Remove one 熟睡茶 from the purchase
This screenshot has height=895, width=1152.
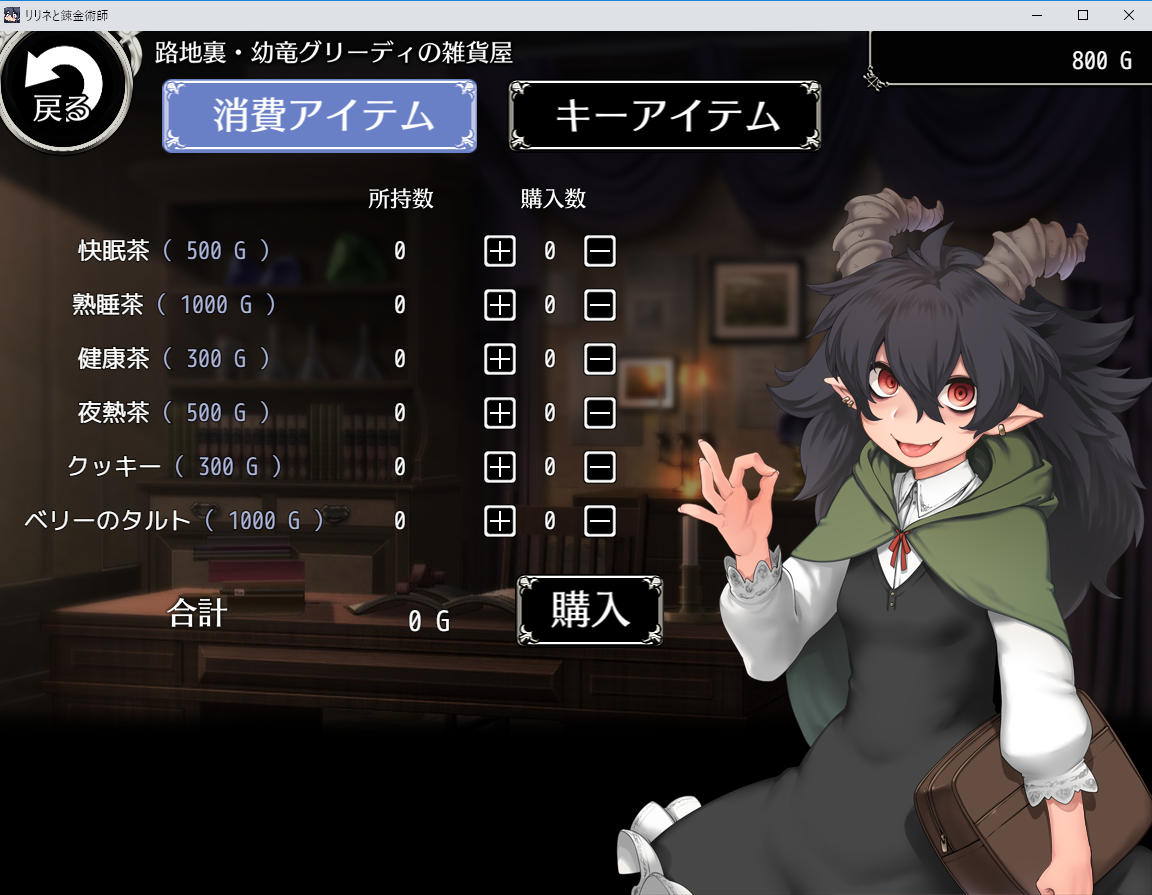point(600,305)
